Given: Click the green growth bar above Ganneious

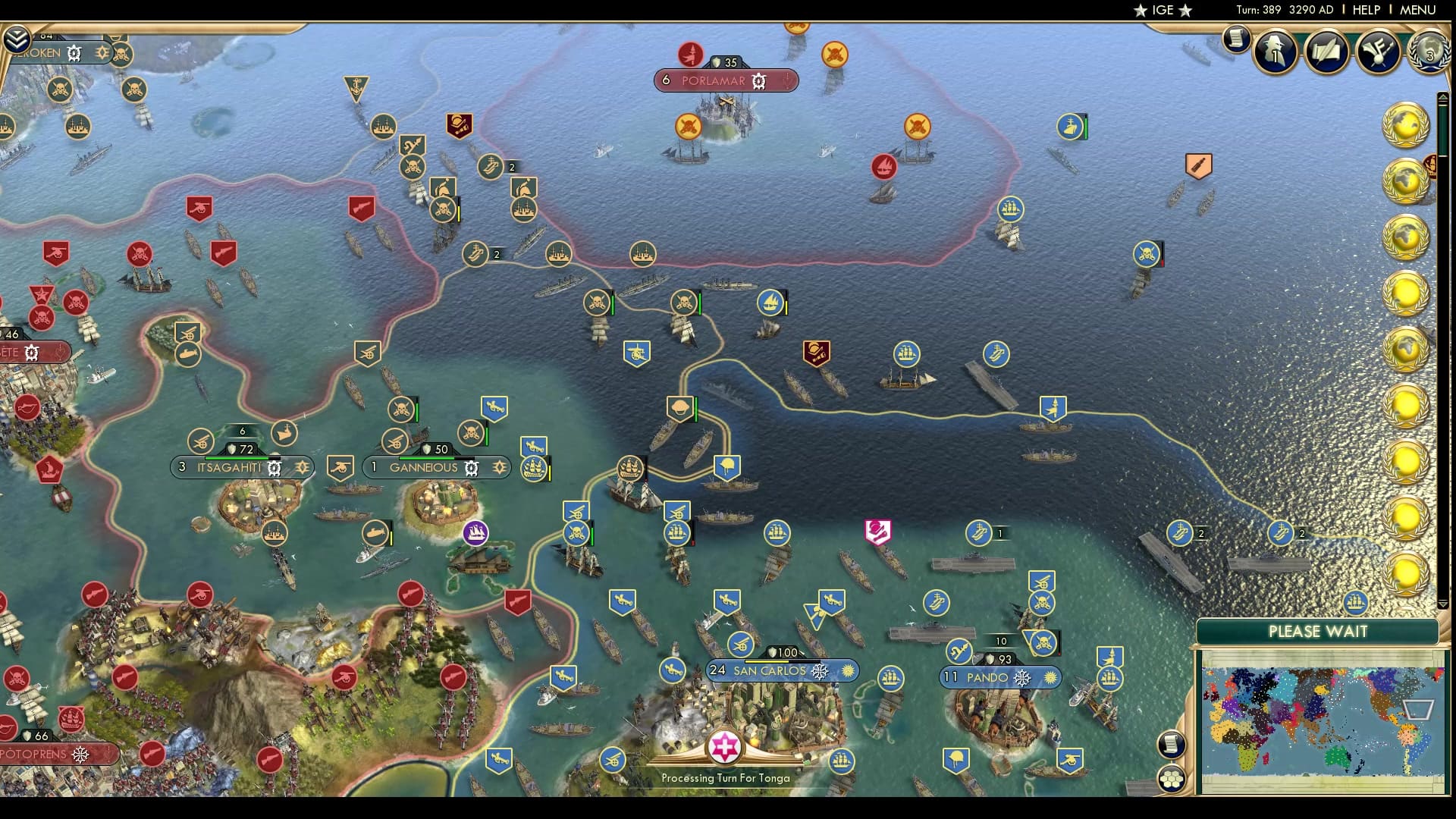Looking at the screenshot, I should point(427,458).
